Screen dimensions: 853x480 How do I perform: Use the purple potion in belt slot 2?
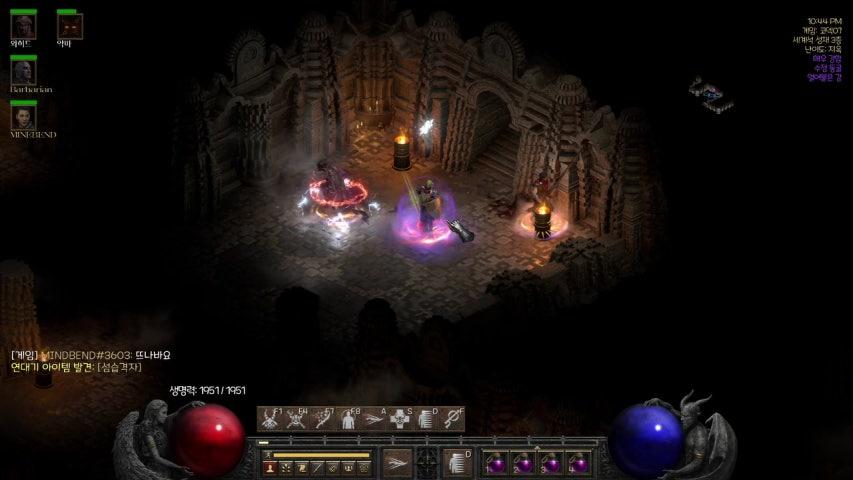(524, 463)
